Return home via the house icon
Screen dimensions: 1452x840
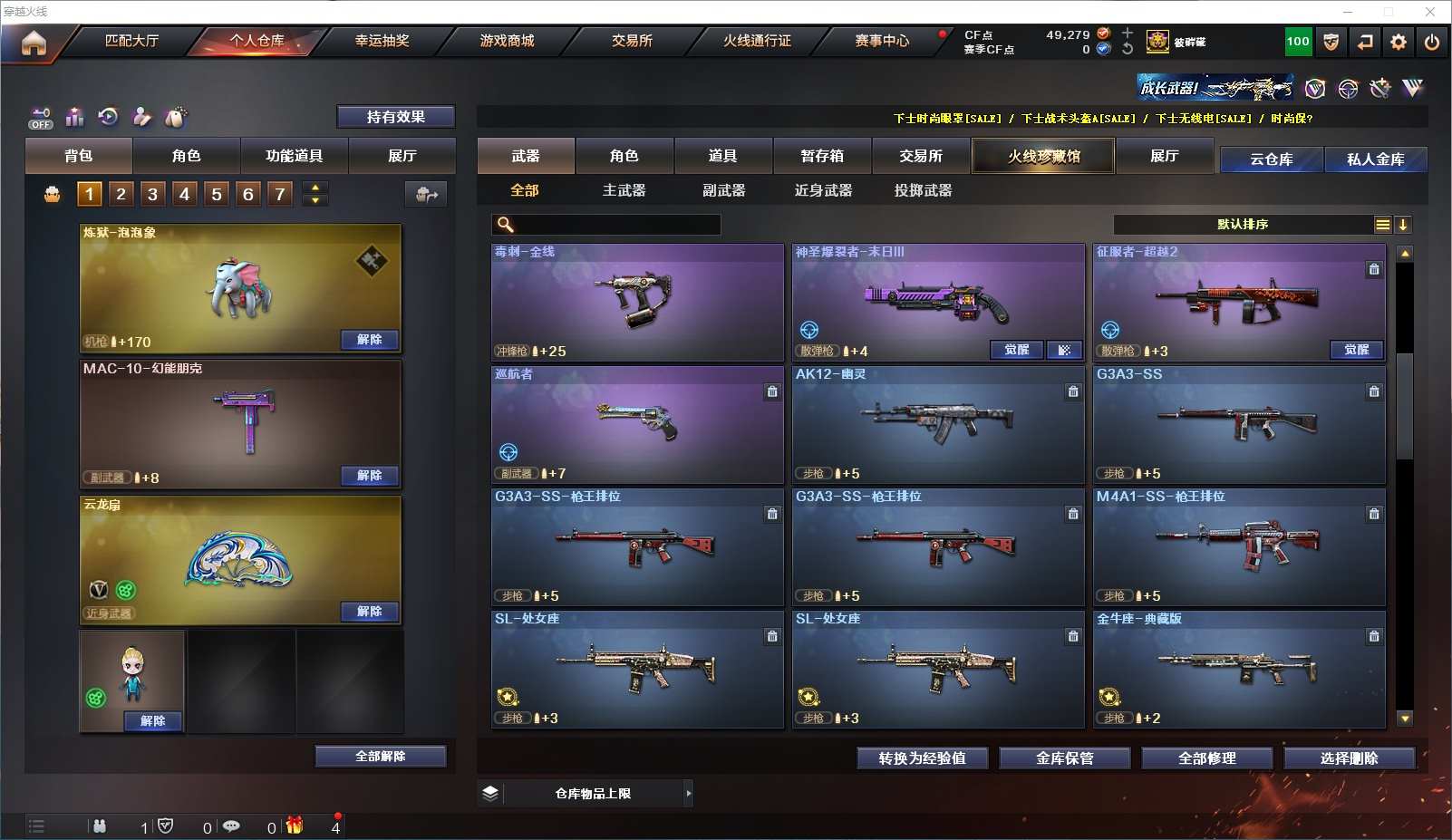(x=34, y=43)
